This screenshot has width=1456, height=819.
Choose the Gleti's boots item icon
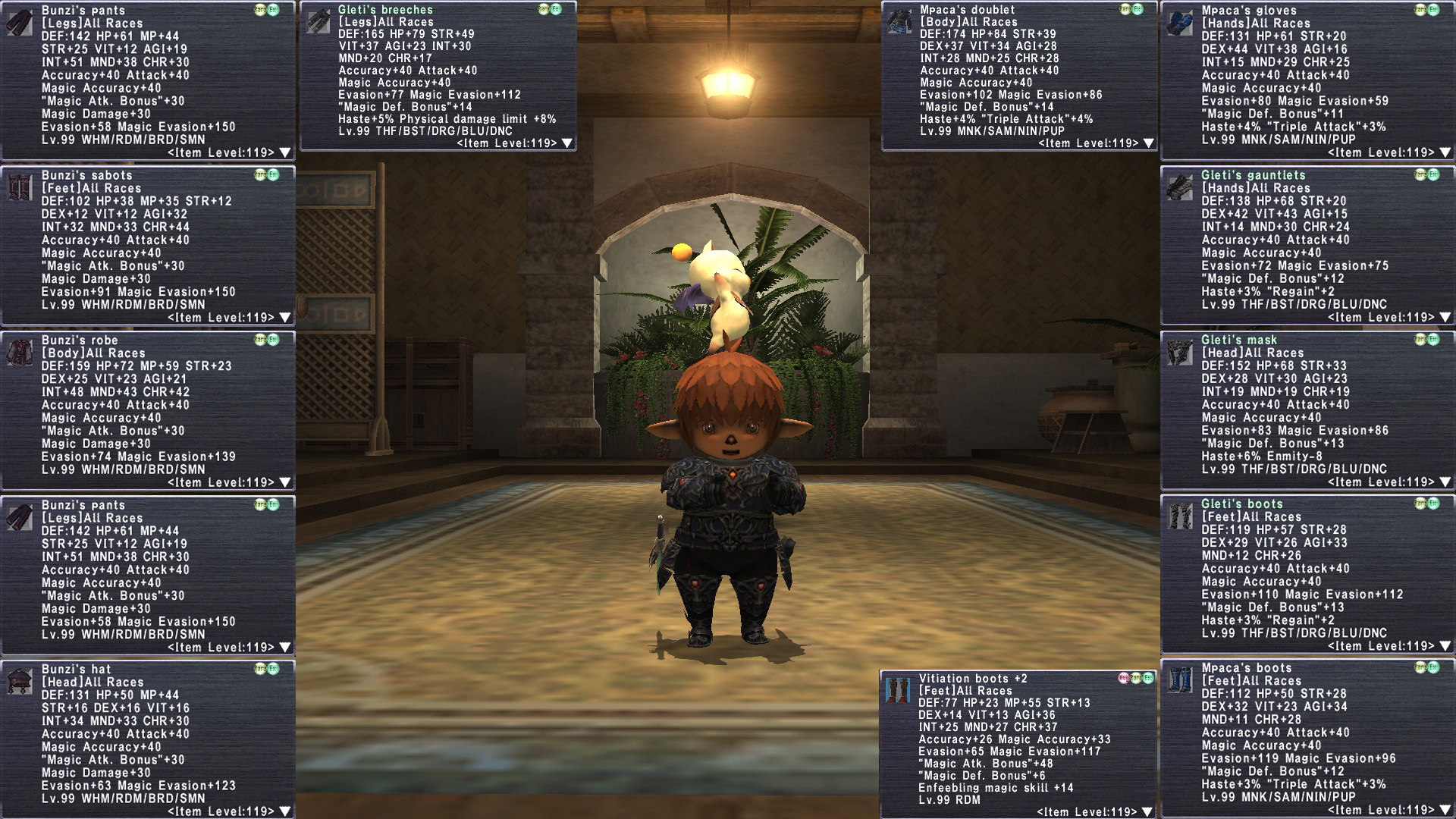click(1180, 516)
